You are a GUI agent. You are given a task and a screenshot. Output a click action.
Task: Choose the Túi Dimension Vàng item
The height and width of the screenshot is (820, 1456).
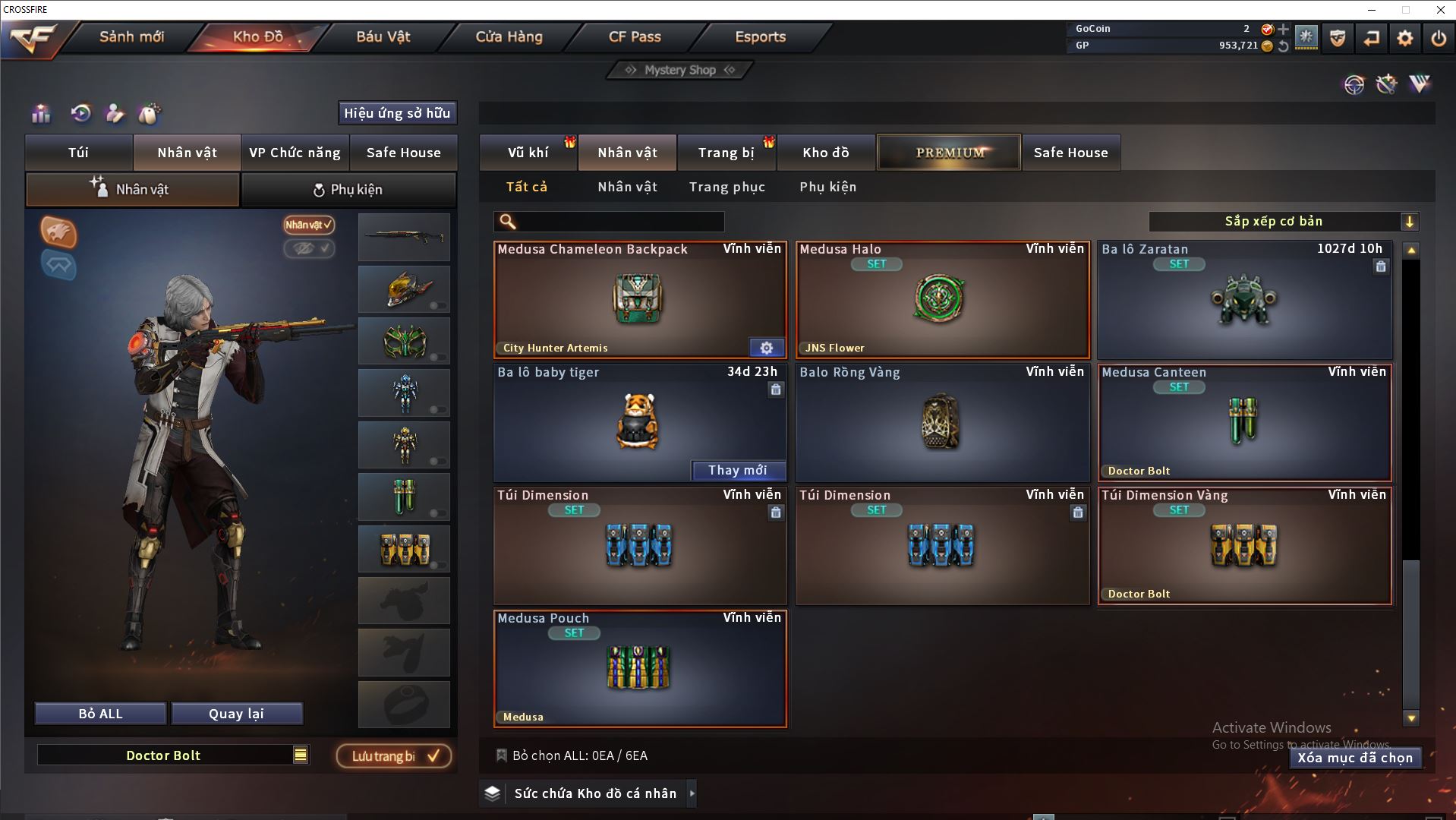tap(1243, 546)
